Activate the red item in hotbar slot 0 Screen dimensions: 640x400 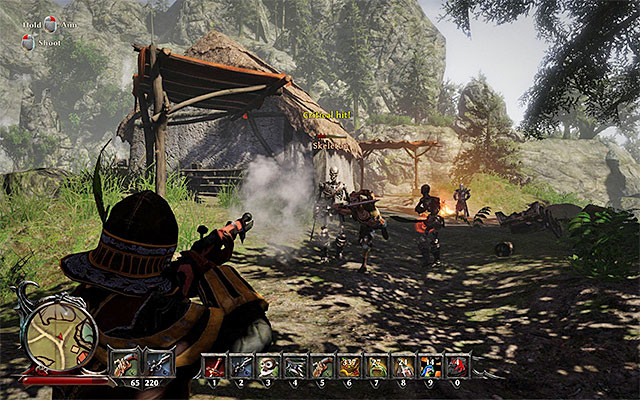[x=457, y=366]
